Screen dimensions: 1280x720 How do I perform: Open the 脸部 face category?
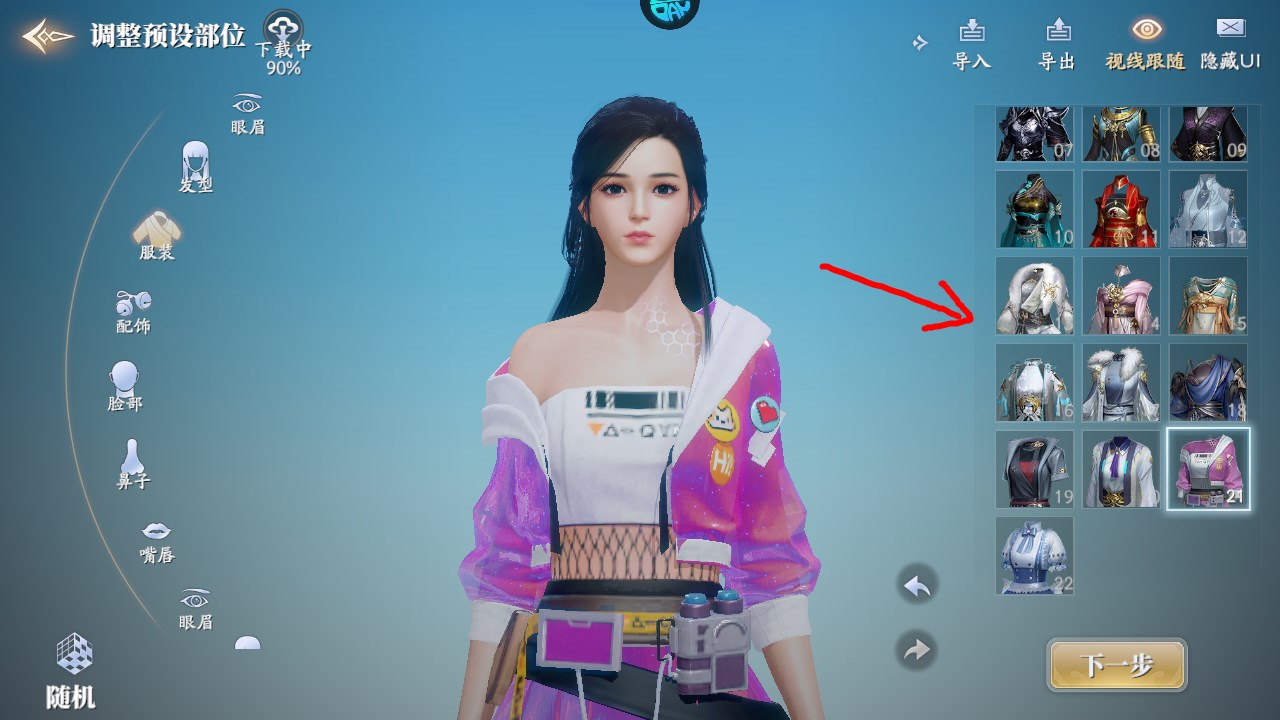coord(125,386)
